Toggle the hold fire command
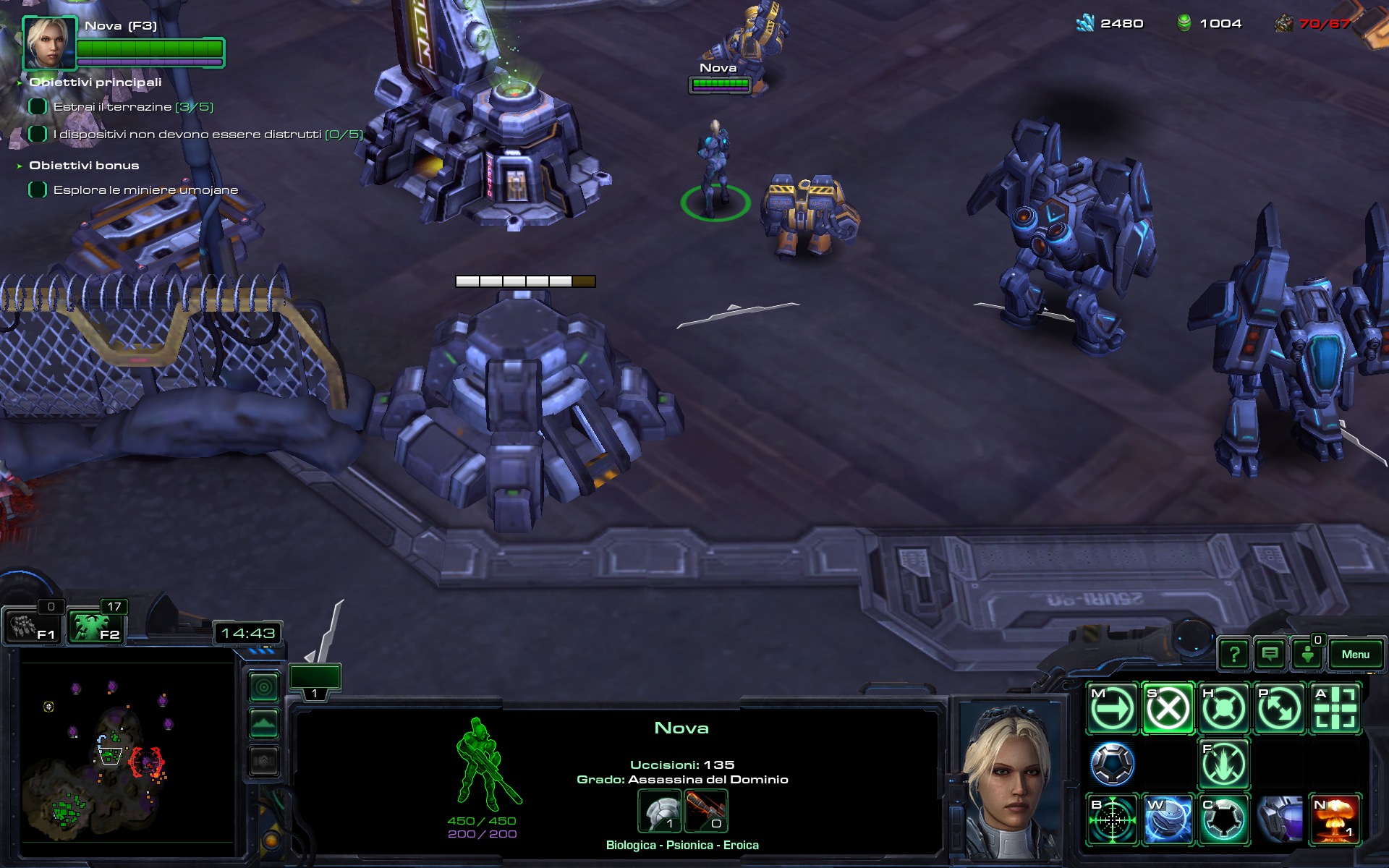1389x868 pixels. [1223, 764]
